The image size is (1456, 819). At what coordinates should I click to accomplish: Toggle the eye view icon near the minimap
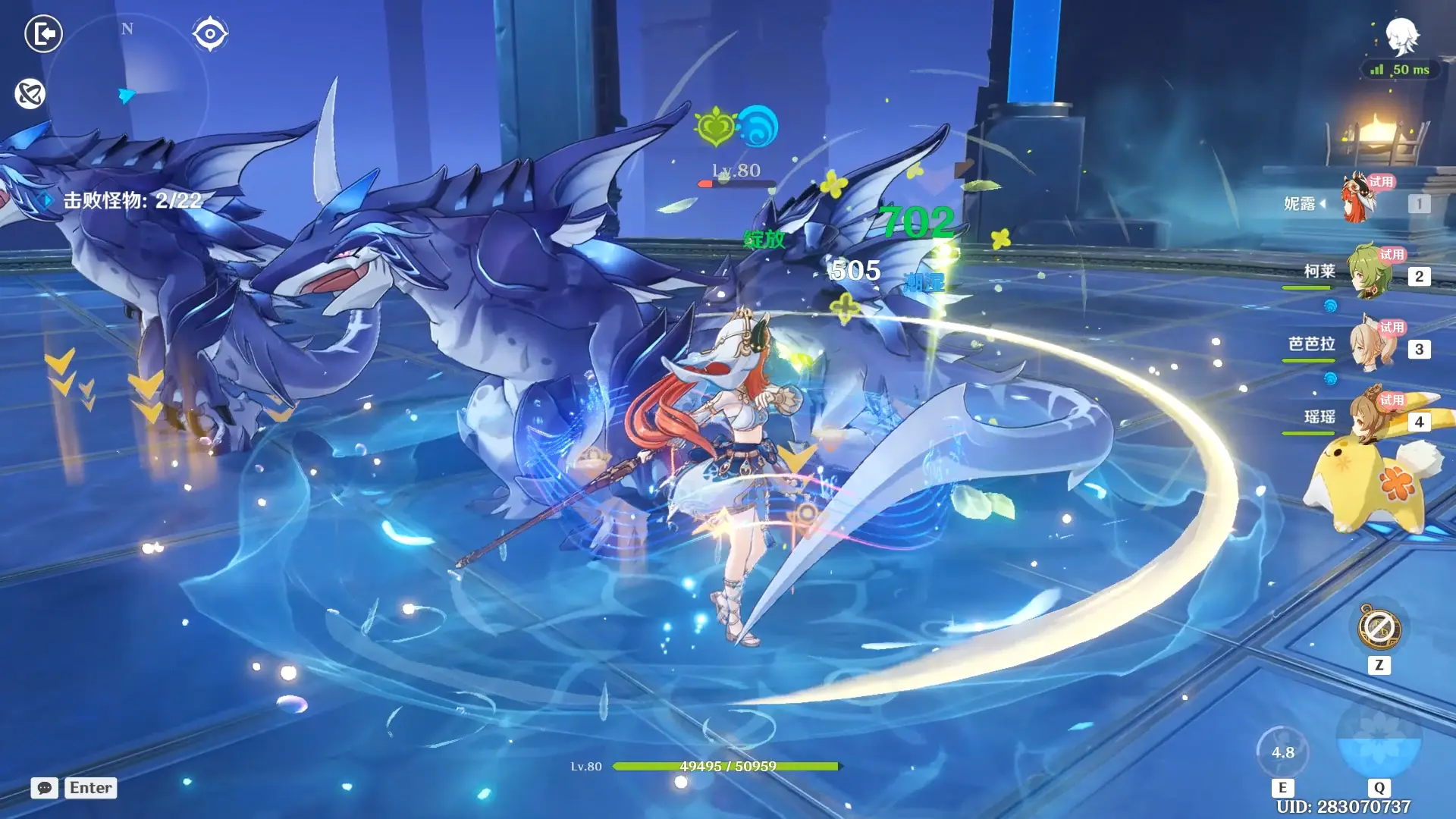pyautogui.click(x=209, y=33)
